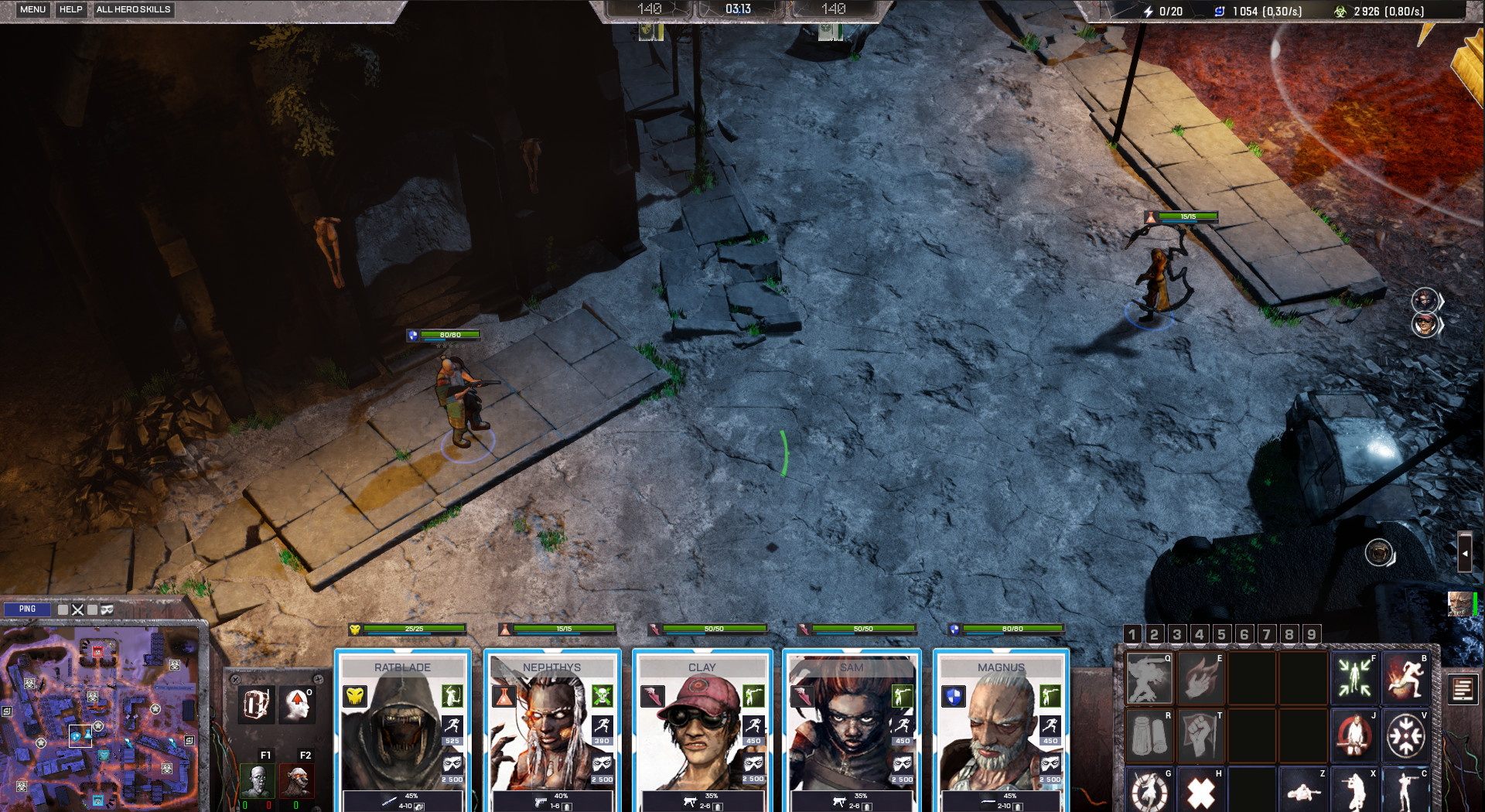The width and height of the screenshot is (1485, 812).
Task: Toggle the gas mask equipment slot above F1
Action: click(255, 704)
